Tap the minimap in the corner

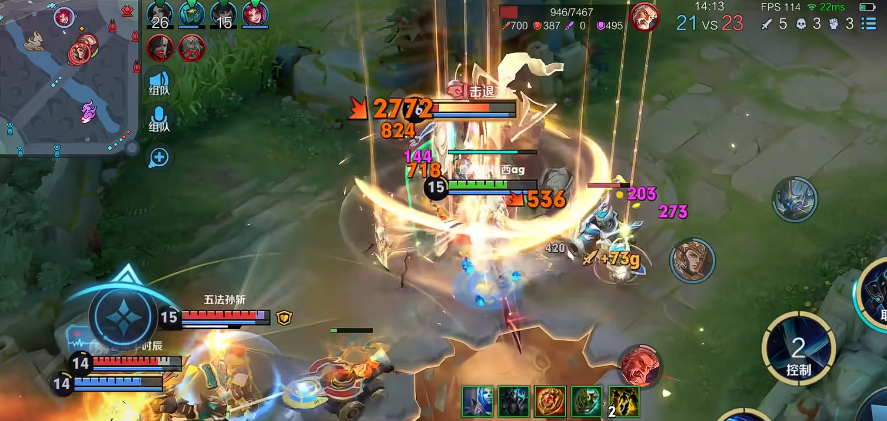tap(68, 78)
